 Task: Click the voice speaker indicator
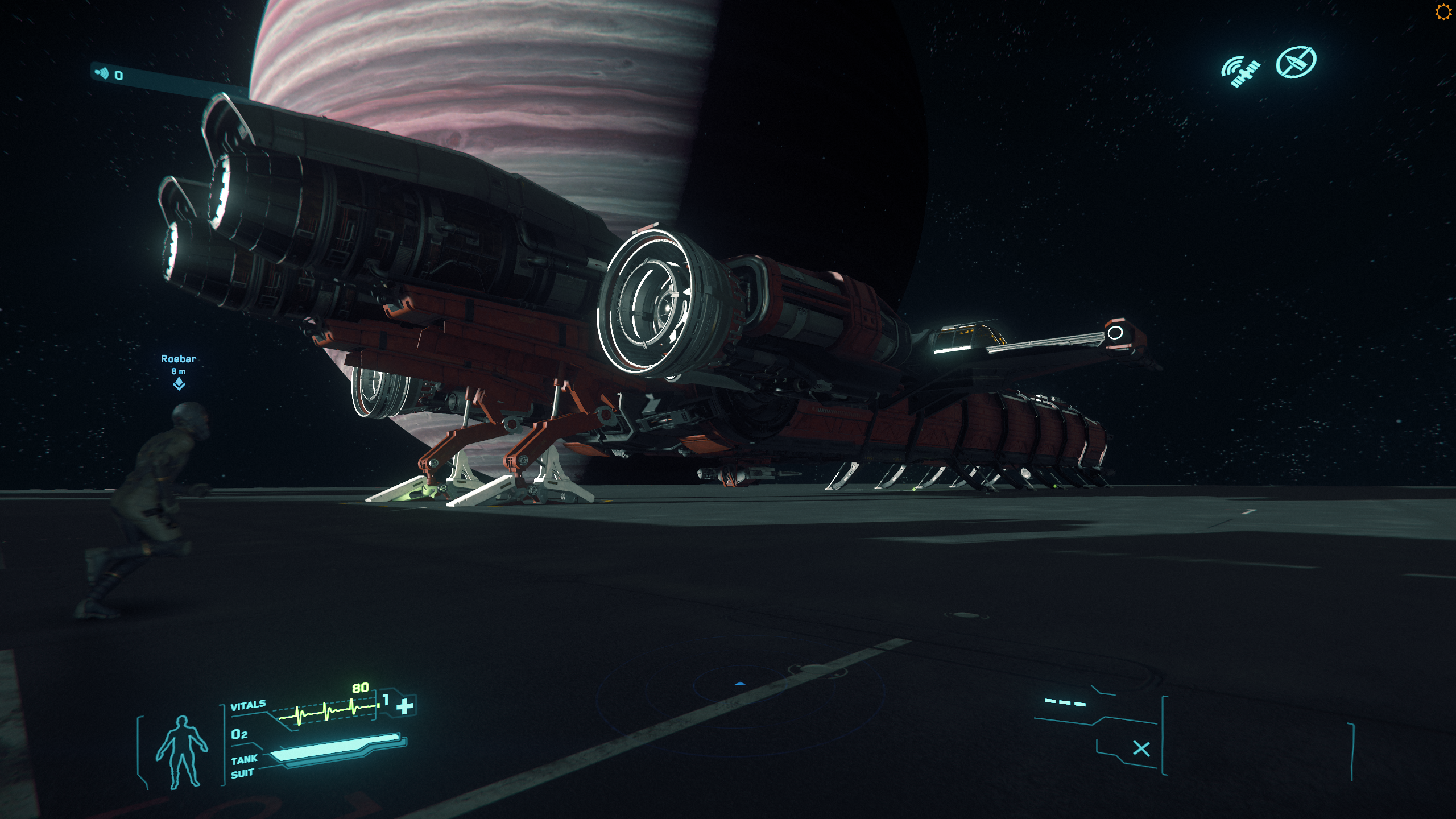[x=102, y=73]
